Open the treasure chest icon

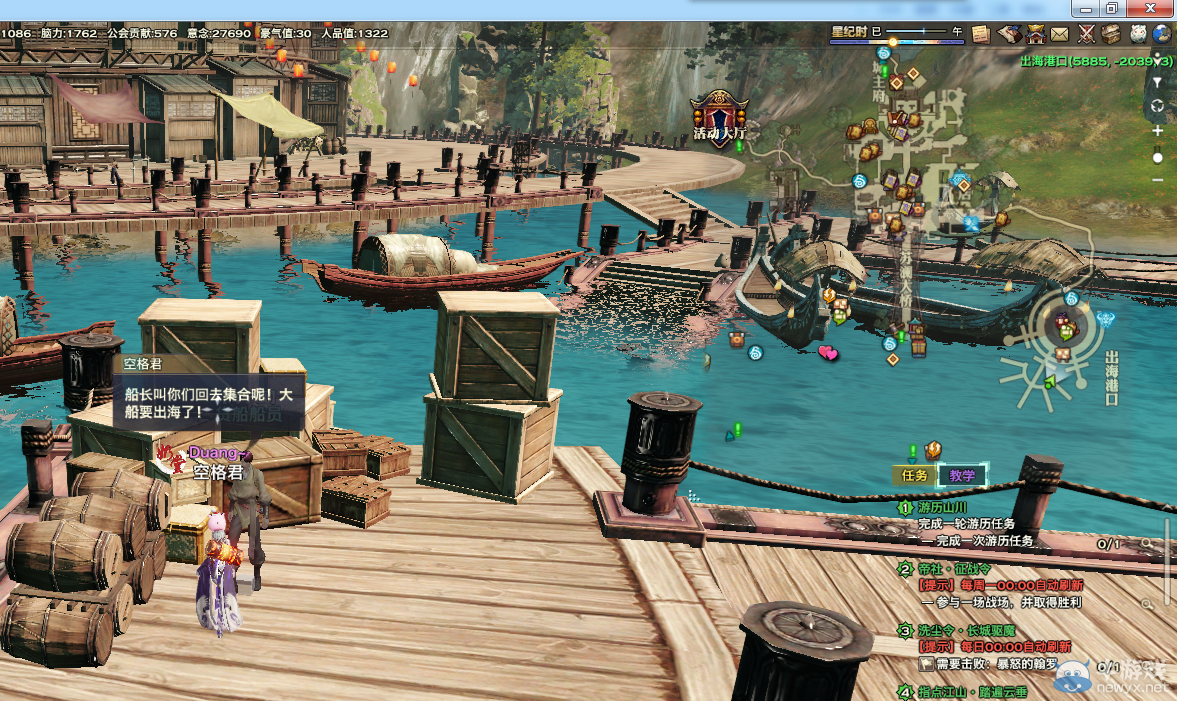coord(1111,34)
